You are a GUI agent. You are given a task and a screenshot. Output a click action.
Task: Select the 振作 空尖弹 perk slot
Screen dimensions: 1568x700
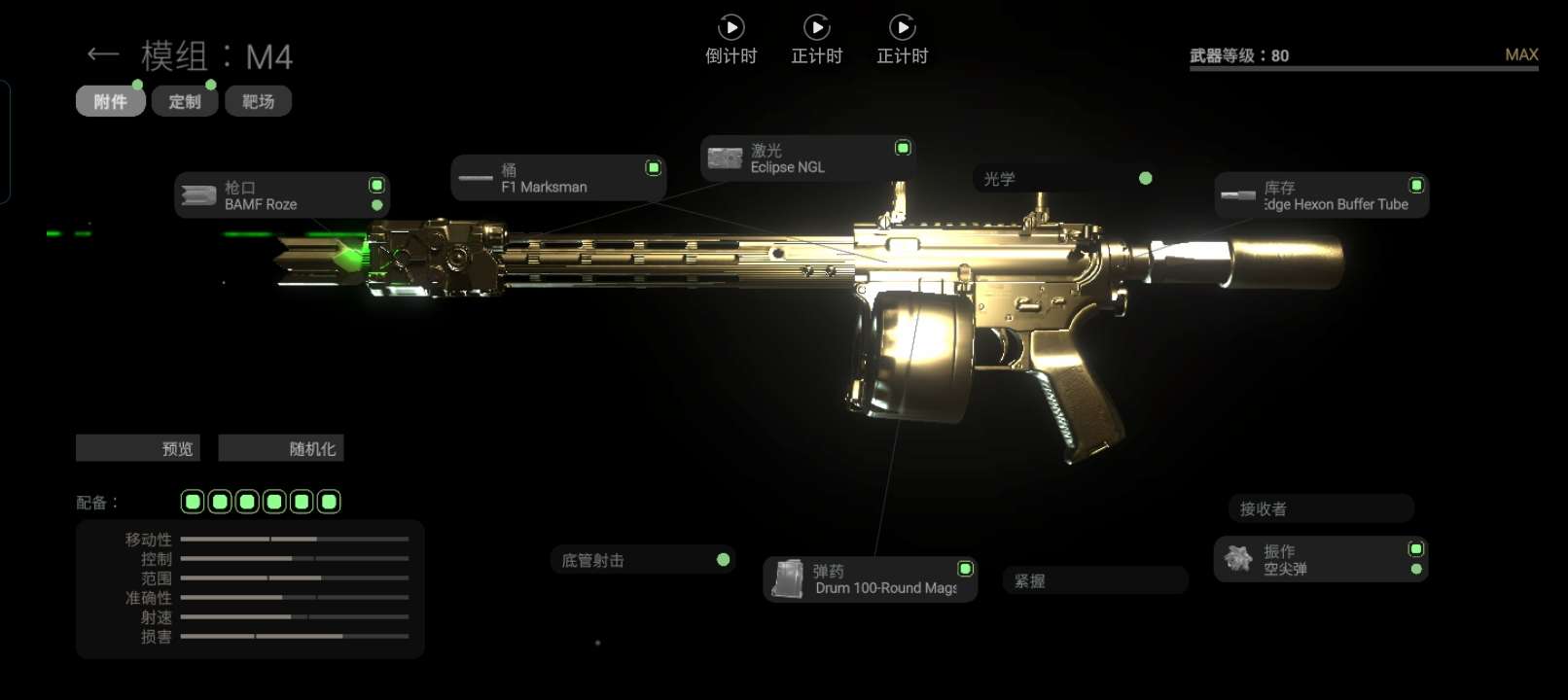(x=1320, y=560)
